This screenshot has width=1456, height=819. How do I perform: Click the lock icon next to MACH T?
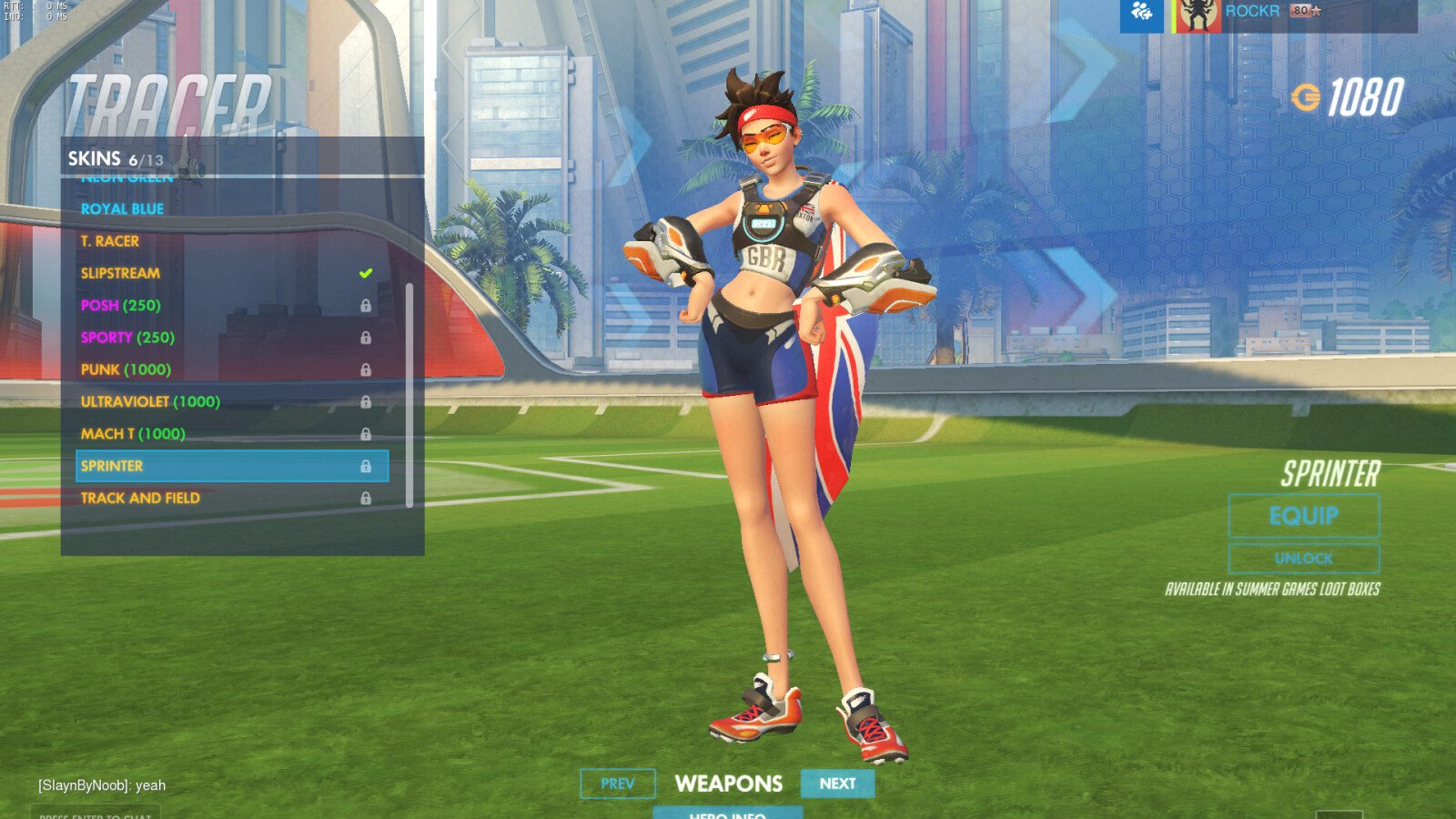tap(367, 433)
